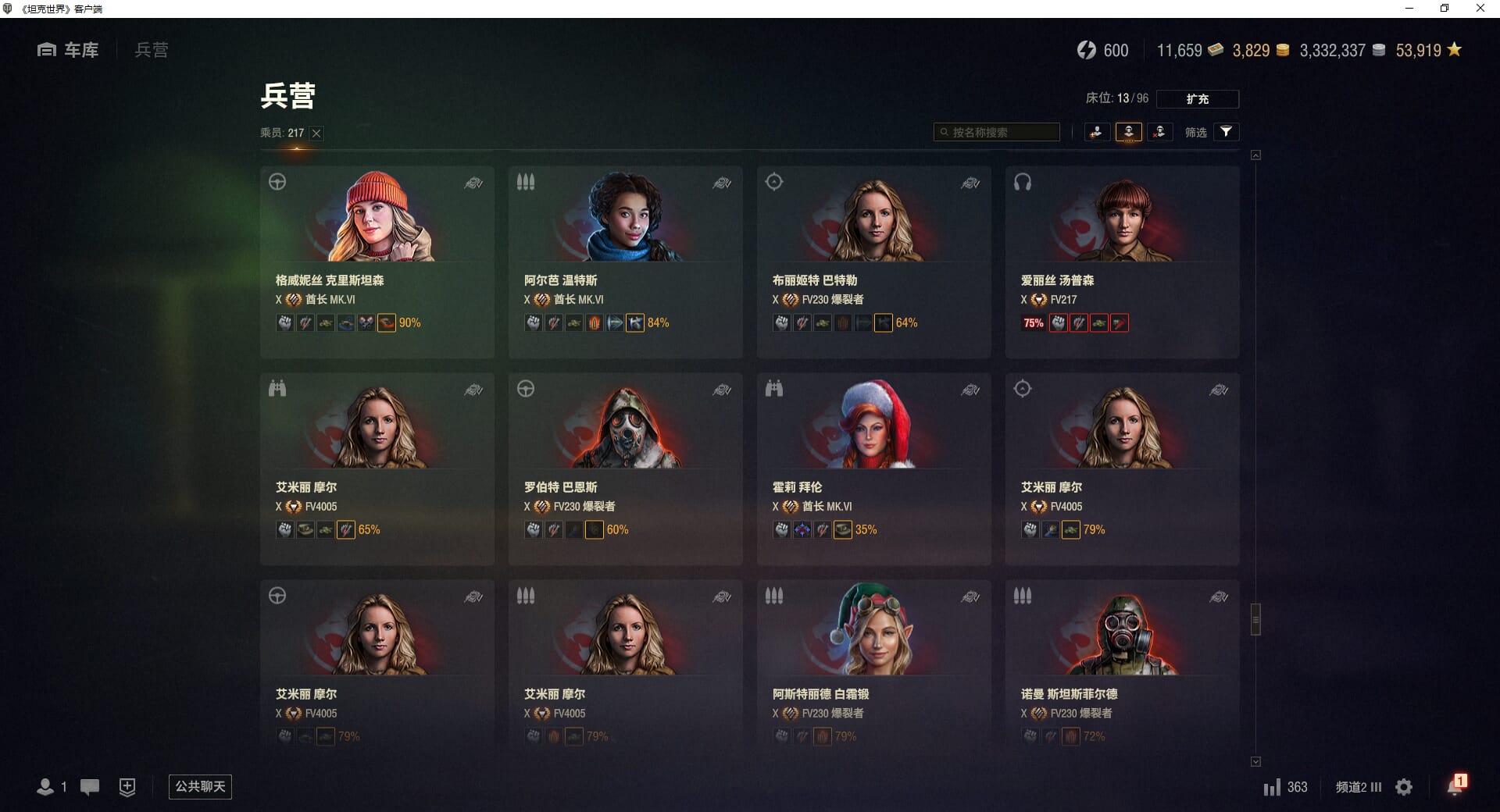Choose crew member 阿尔芭 温特斯 card
The image size is (1500, 812).
click(x=625, y=262)
